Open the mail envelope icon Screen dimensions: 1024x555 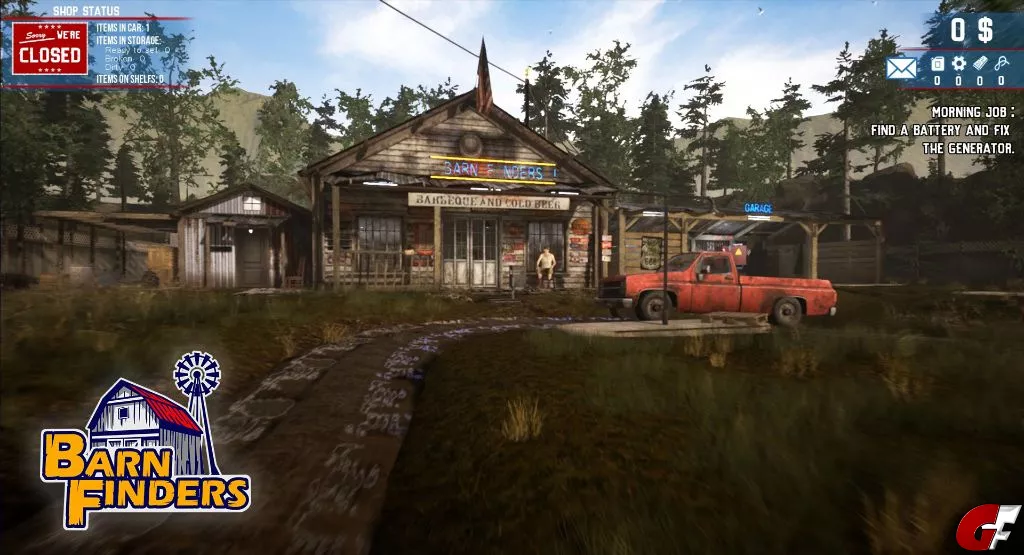click(x=901, y=68)
